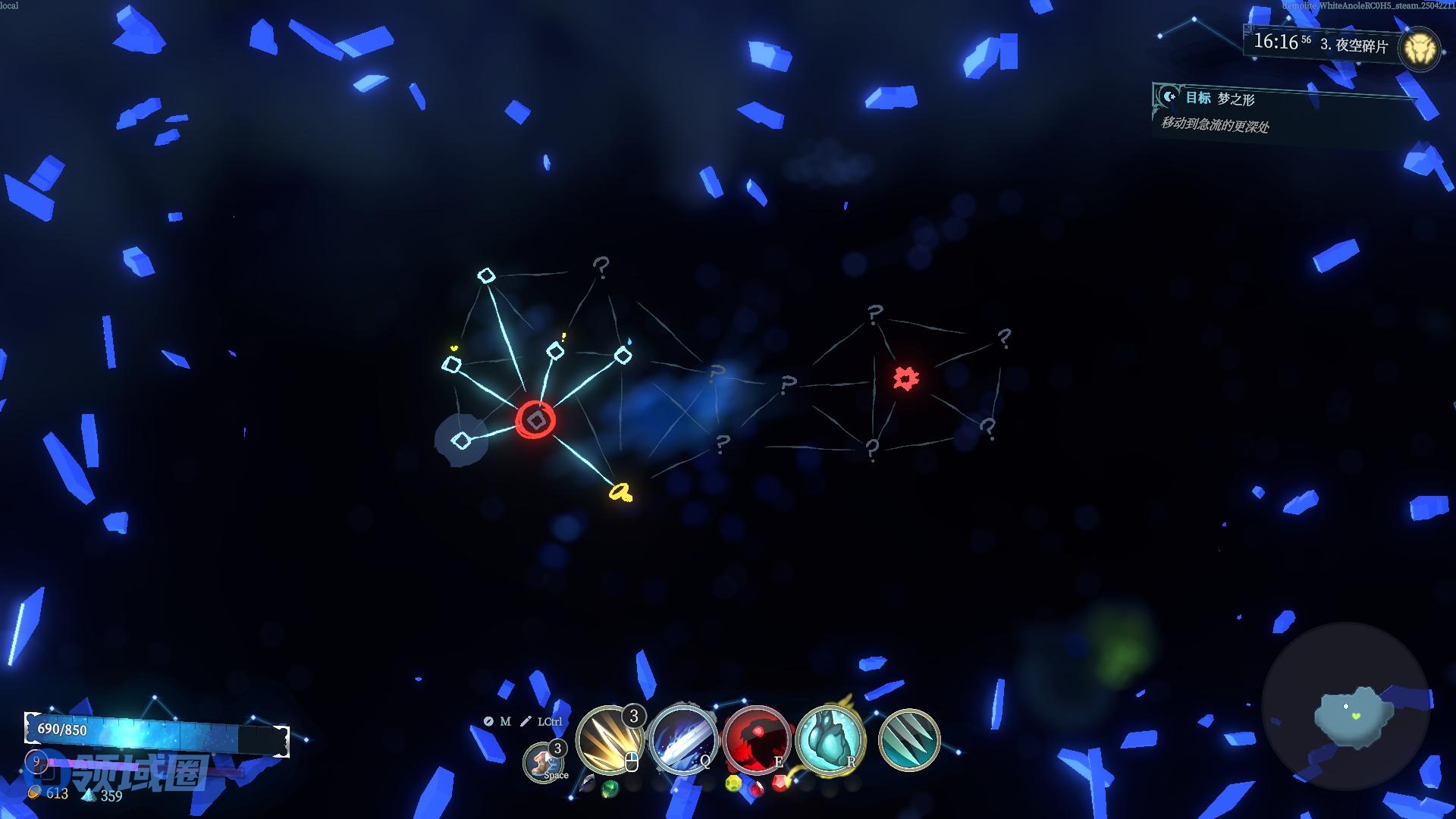Select the node with blue water drop
The image size is (1456, 819).
click(x=623, y=355)
